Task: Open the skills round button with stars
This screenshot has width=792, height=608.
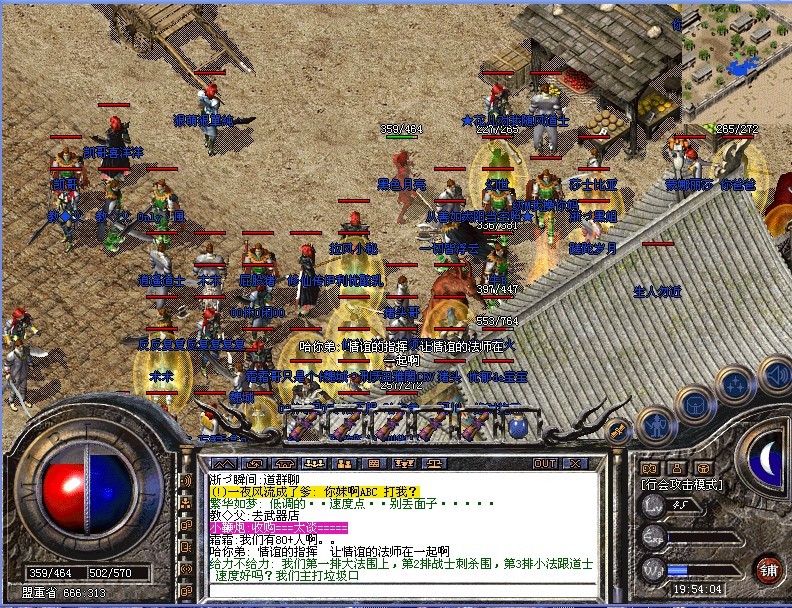Action: (x=736, y=385)
